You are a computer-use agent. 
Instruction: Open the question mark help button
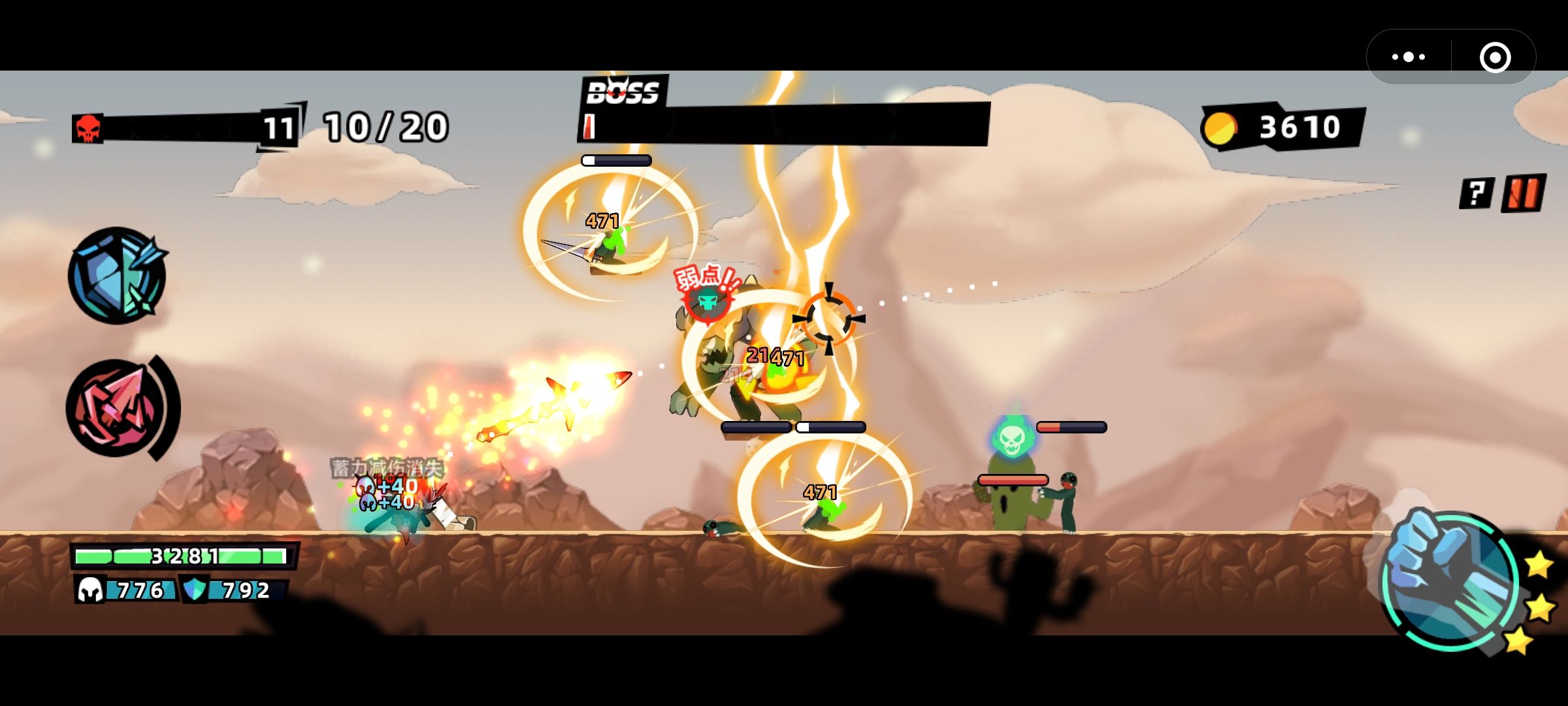1476,193
